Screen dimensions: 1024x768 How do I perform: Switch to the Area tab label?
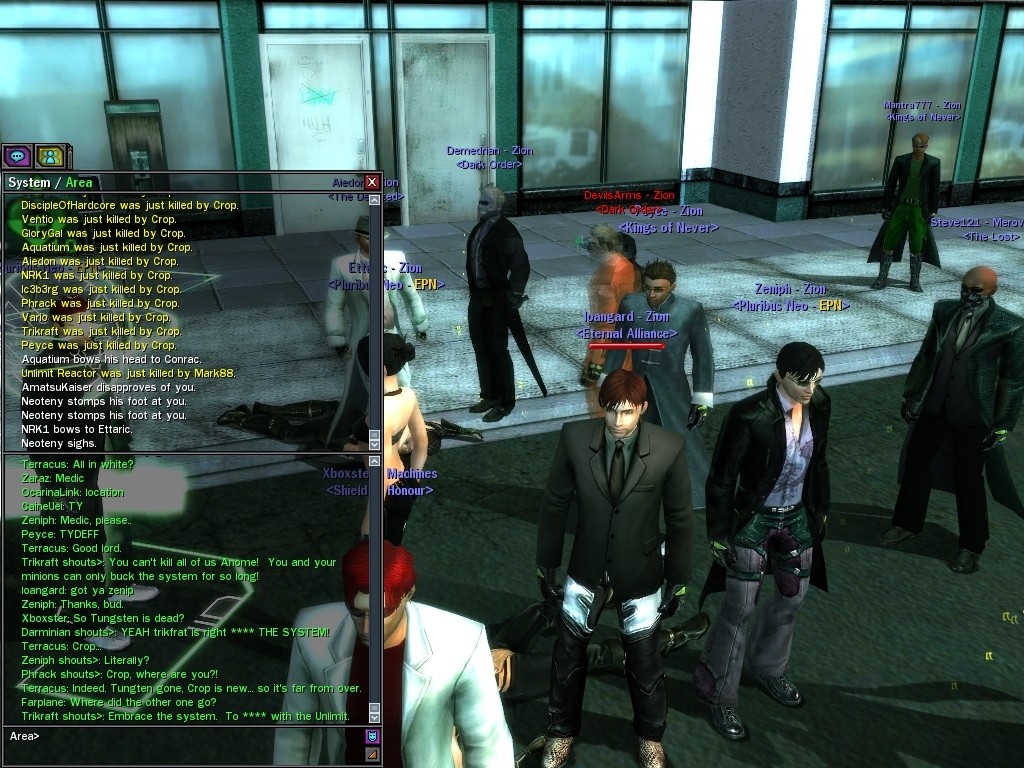coord(79,182)
